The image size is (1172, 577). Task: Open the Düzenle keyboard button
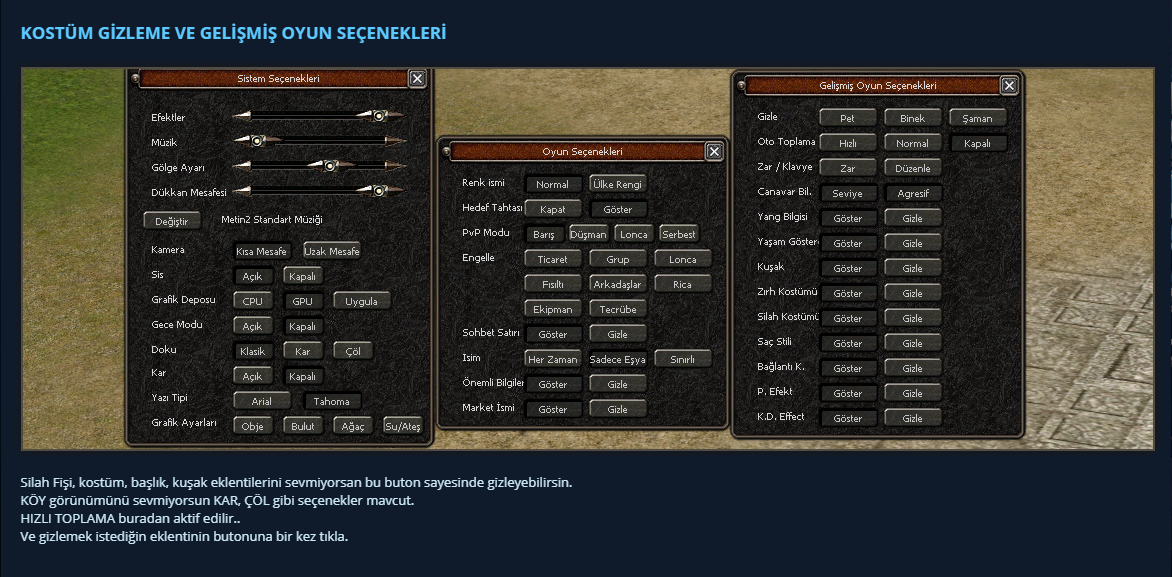tap(912, 168)
